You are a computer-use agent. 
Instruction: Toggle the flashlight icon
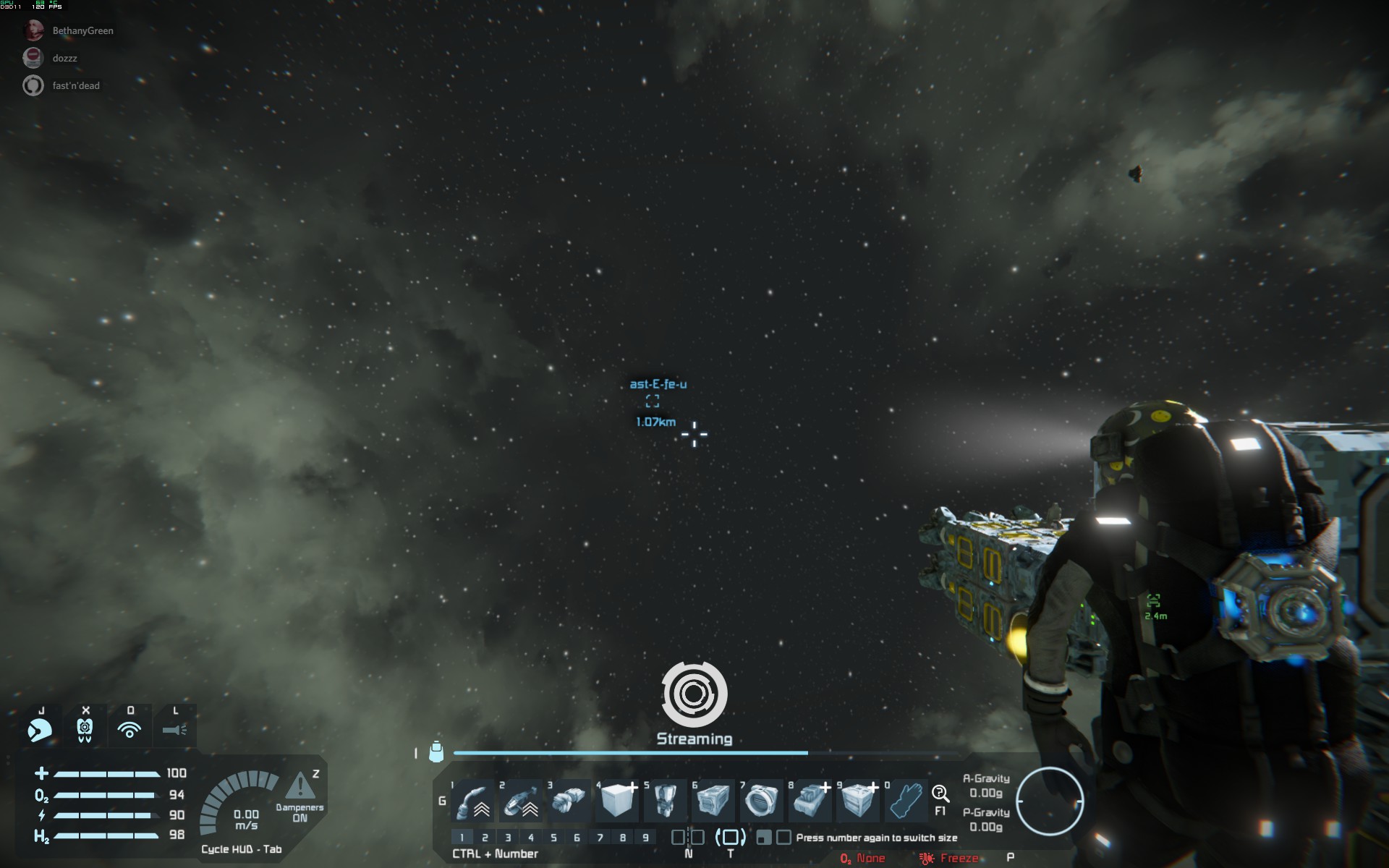(174, 730)
